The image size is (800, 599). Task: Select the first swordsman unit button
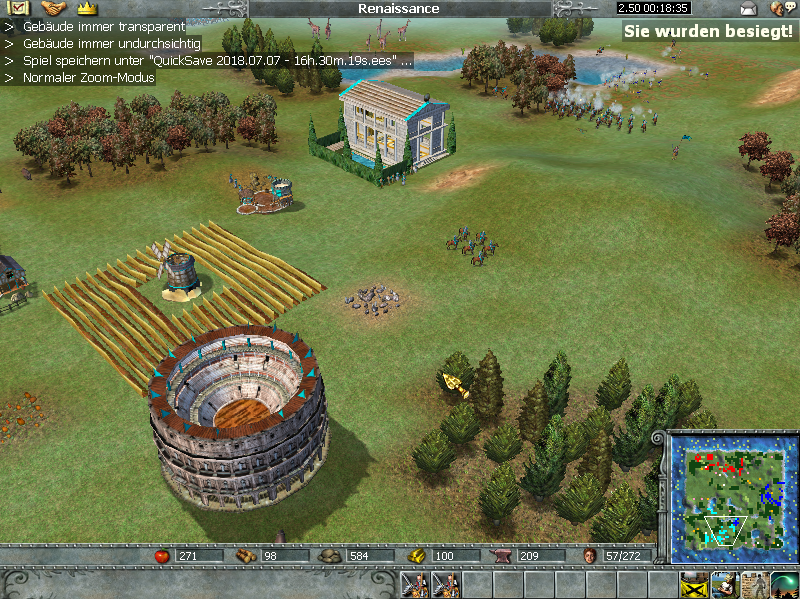[414, 584]
